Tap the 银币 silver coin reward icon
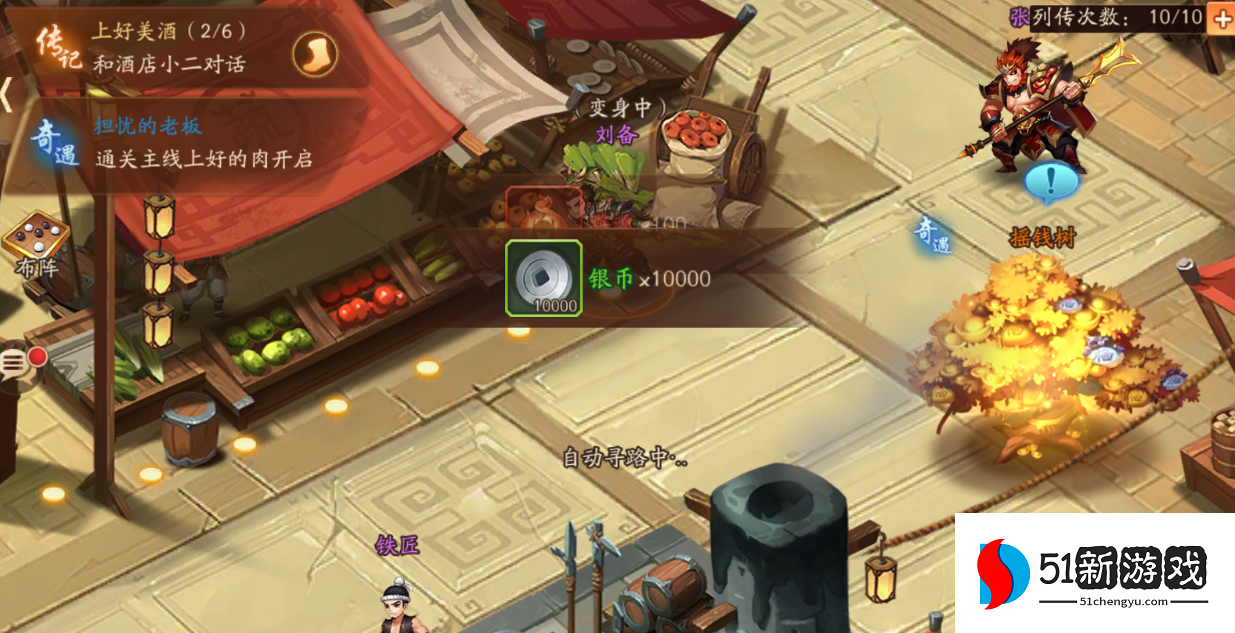 coord(543,278)
